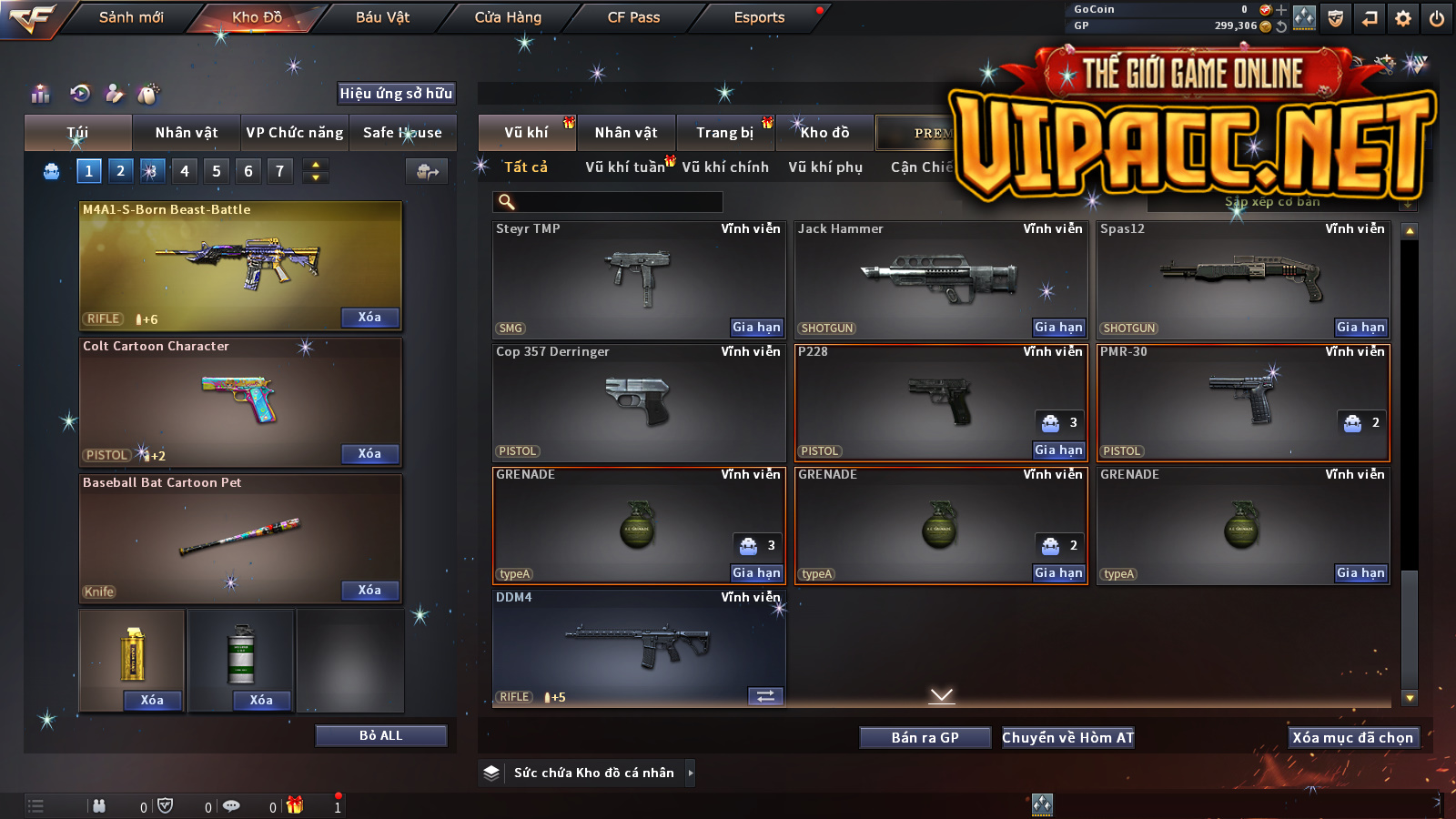Click the power exit icon
The image size is (1456, 819).
(x=1437, y=18)
